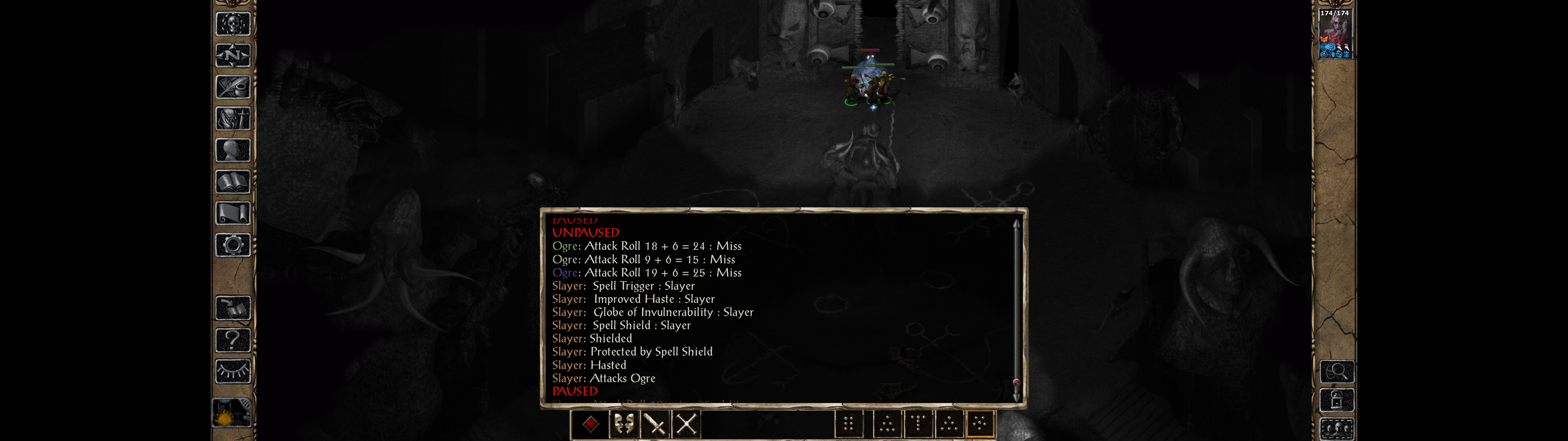Open the priest scroll
The image size is (1568, 441).
coord(233,213)
